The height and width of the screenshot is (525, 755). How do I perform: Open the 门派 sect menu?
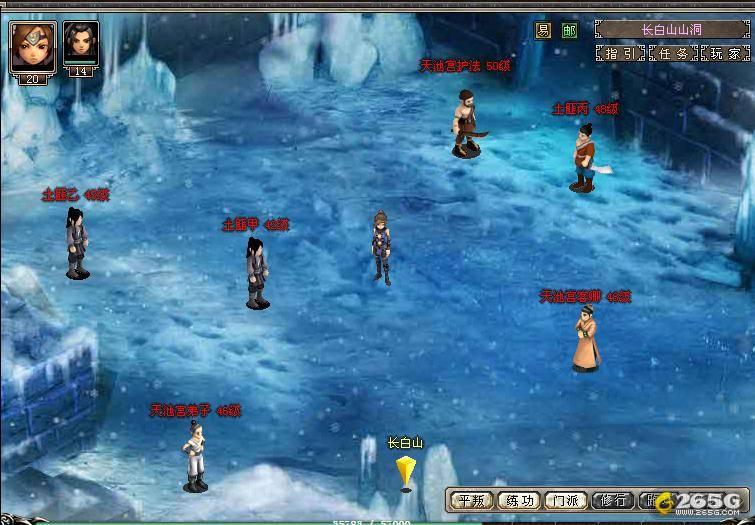566,500
